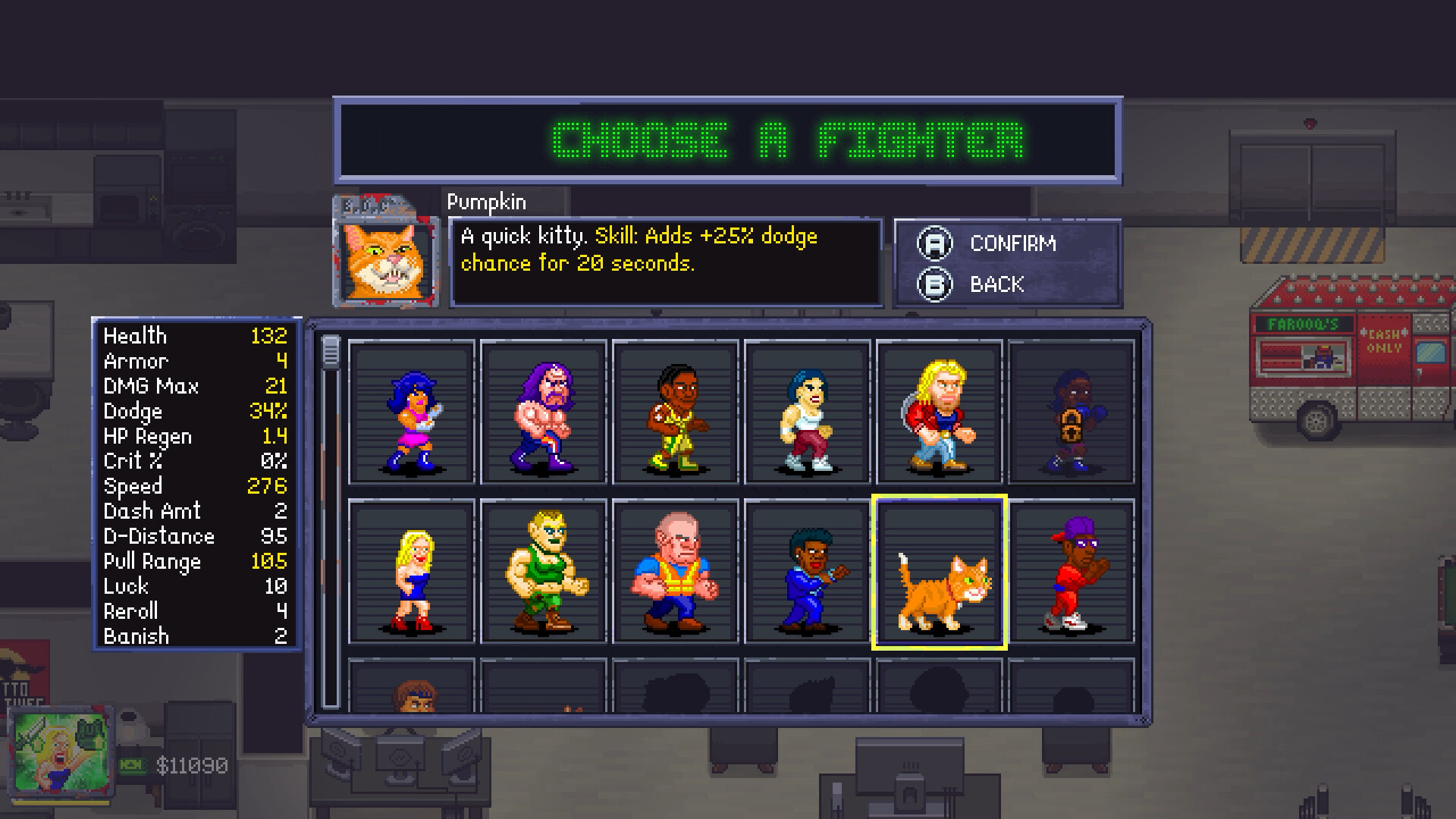Click the player card in the bottom-left corner

tap(62, 751)
